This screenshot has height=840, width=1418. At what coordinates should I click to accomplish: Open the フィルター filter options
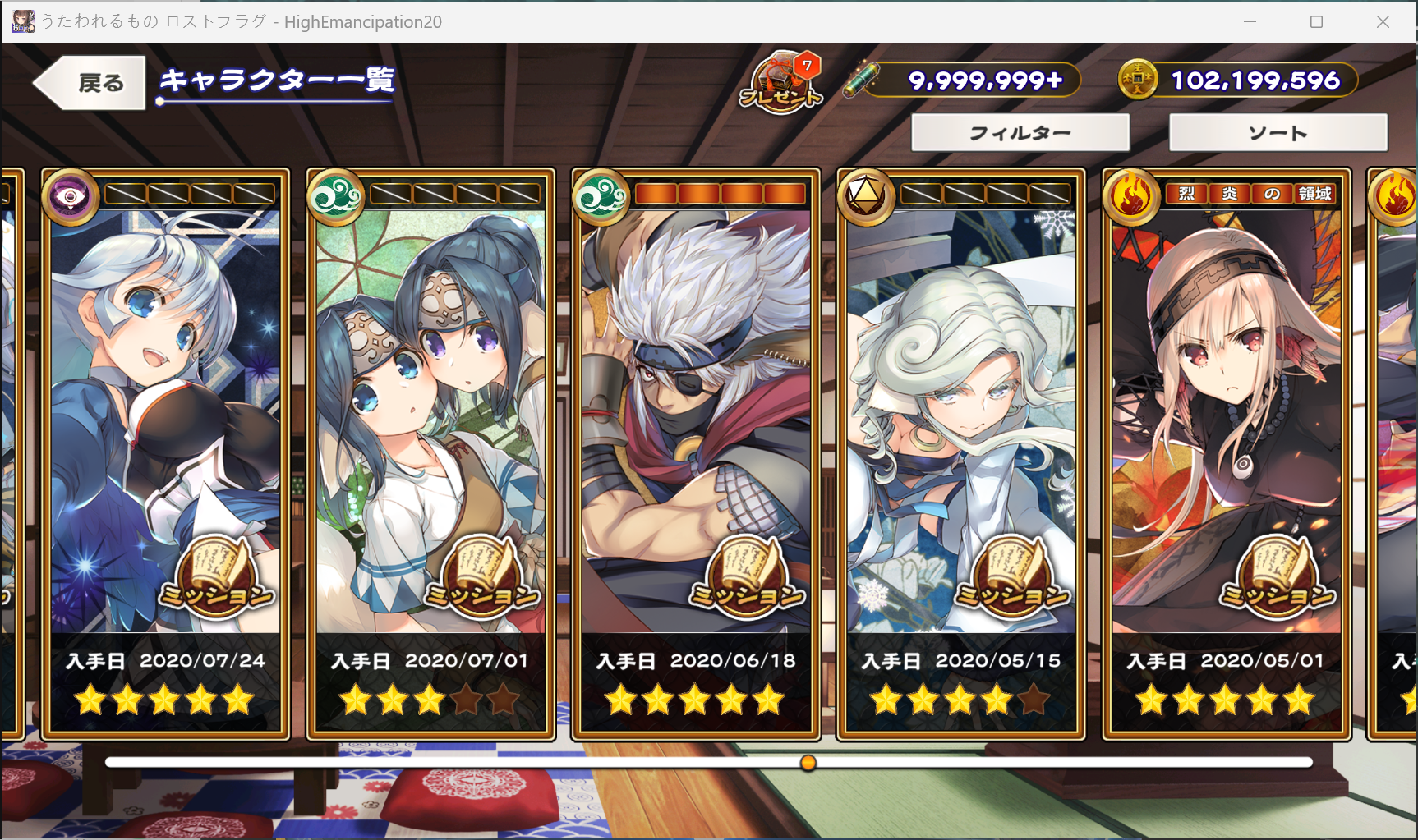[x=1020, y=133]
